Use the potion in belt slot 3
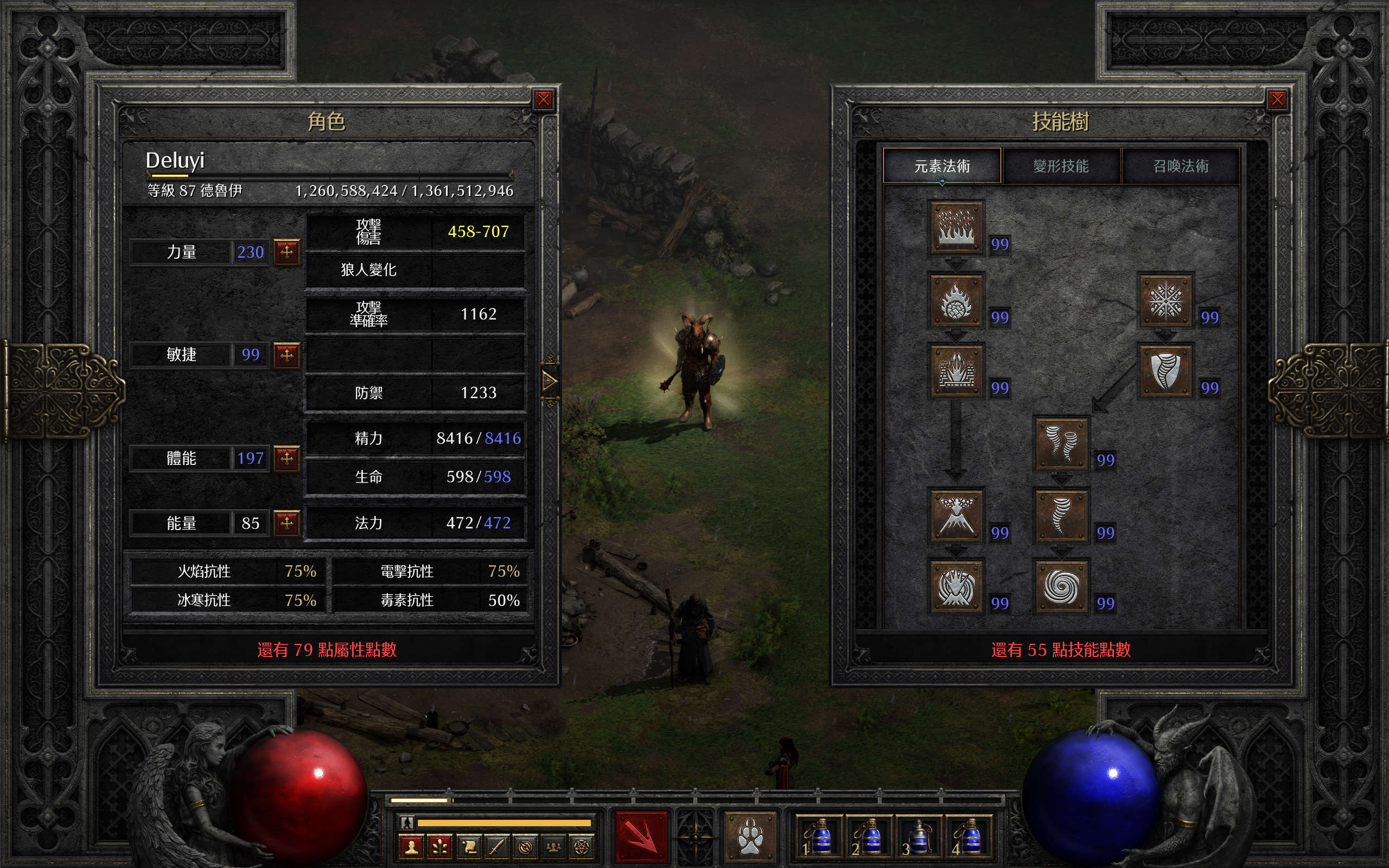Viewport: 1389px width, 868px height. [x=918, y=837]
